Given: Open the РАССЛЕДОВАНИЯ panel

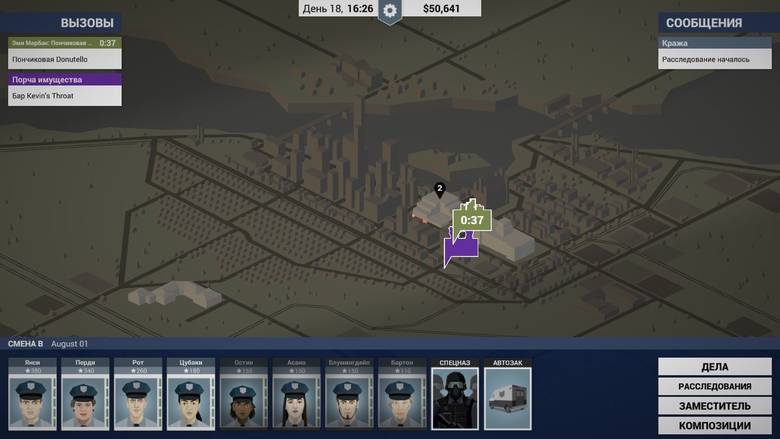Looking at the screenshot, I should (x=714, y=386).
